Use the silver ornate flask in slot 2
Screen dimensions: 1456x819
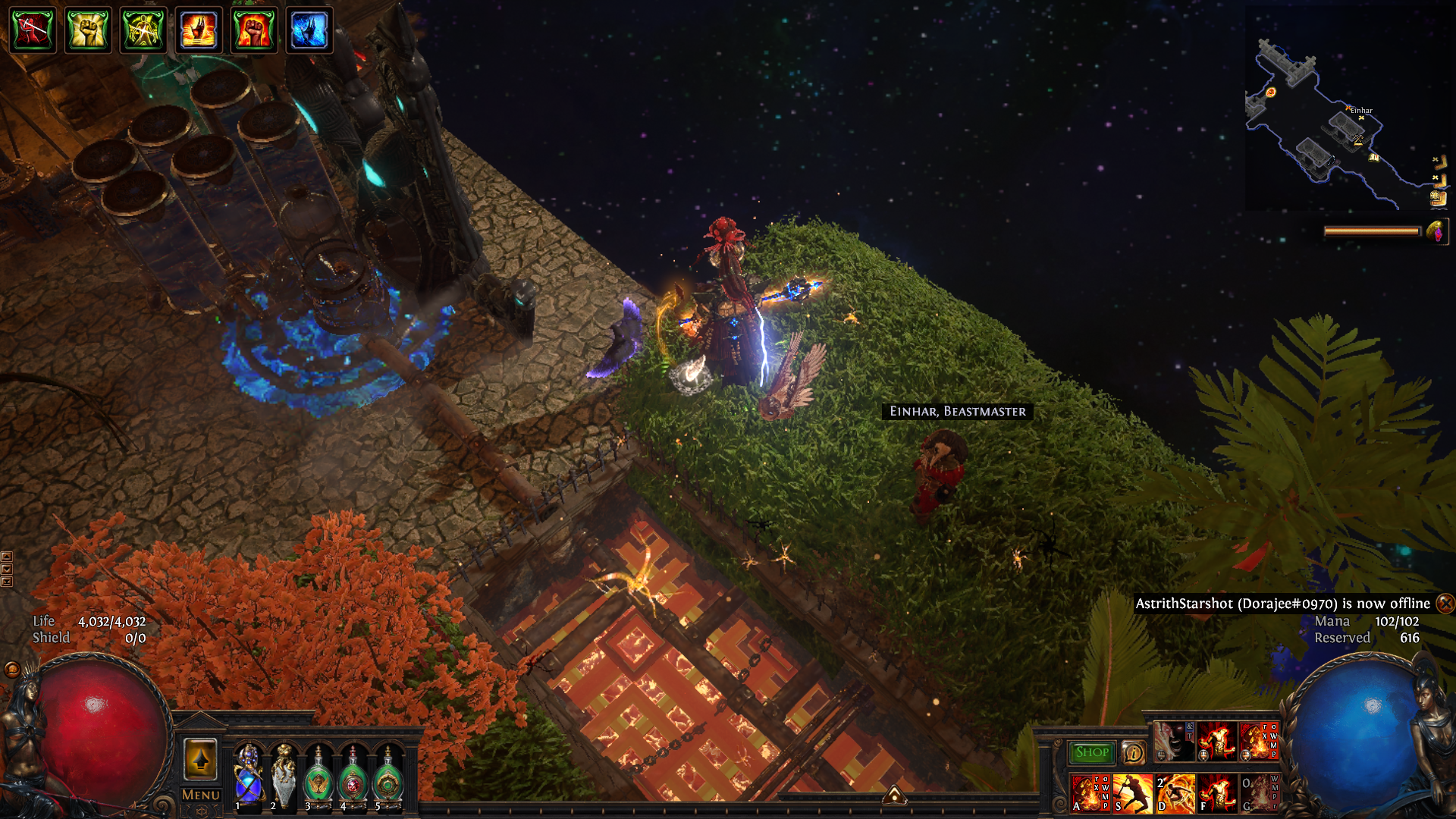(x=284, y=775)
